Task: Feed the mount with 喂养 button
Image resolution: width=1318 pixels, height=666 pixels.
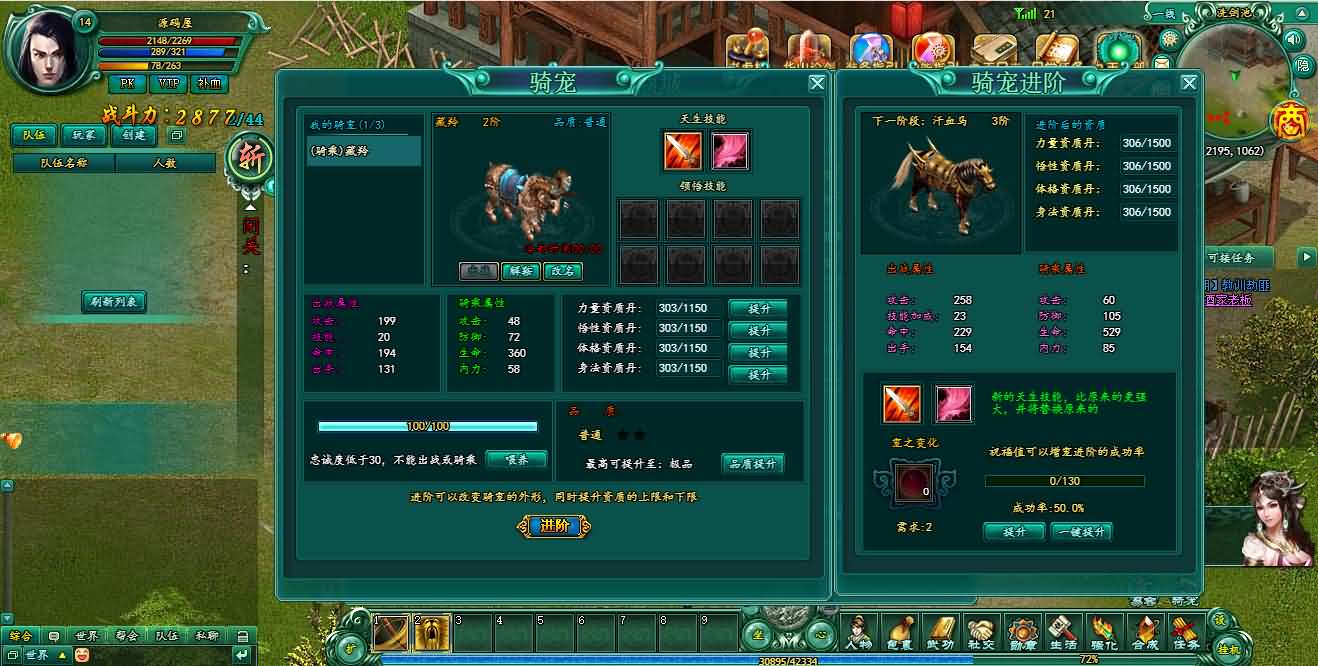Action: coord(516,459)
